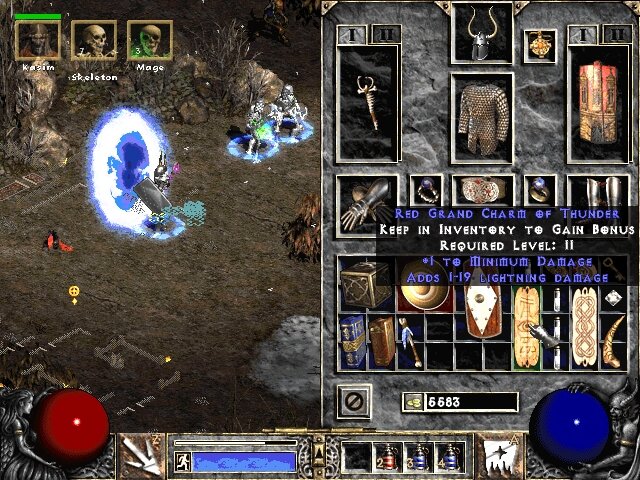This screenshot has width=640, height=480.
Task: Click the Mage minion portrait
Action: pos(148,40)
